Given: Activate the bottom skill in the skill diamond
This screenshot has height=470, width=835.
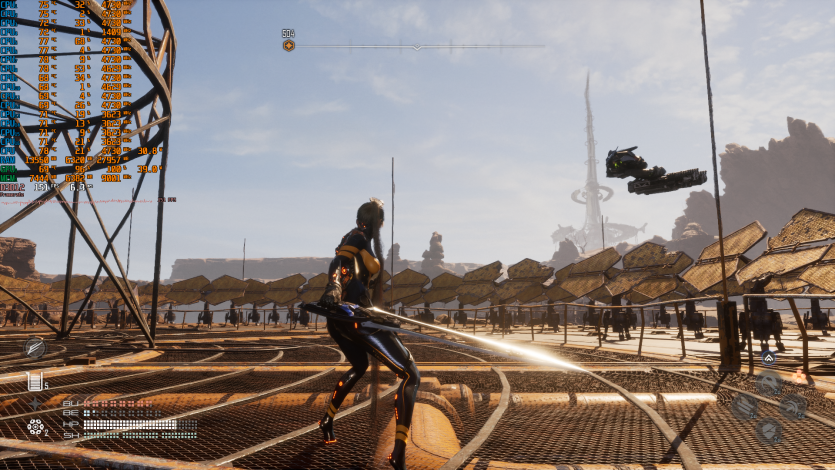Looking at the screenshot, I should [768, 430].
